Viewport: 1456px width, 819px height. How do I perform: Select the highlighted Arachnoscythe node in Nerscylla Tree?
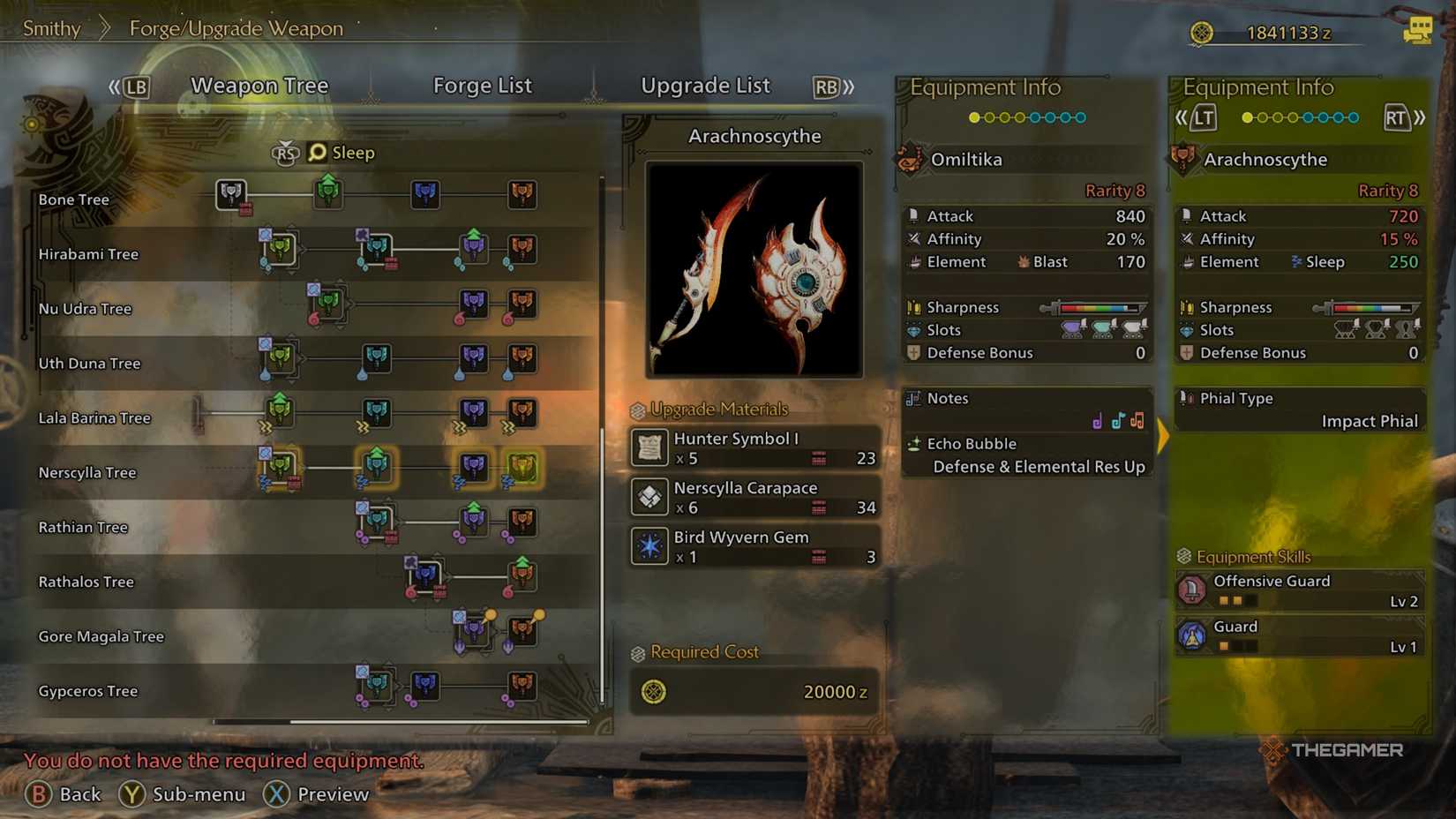pyautogui.click(x=522, y=467)
